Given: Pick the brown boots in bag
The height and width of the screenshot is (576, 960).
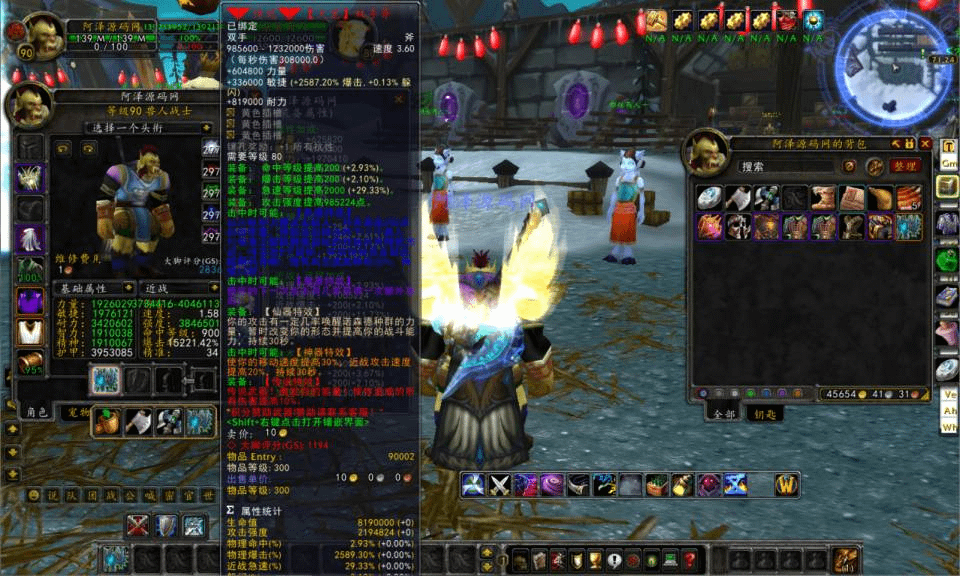Looking at the screenshot, I should coord(823,198).
